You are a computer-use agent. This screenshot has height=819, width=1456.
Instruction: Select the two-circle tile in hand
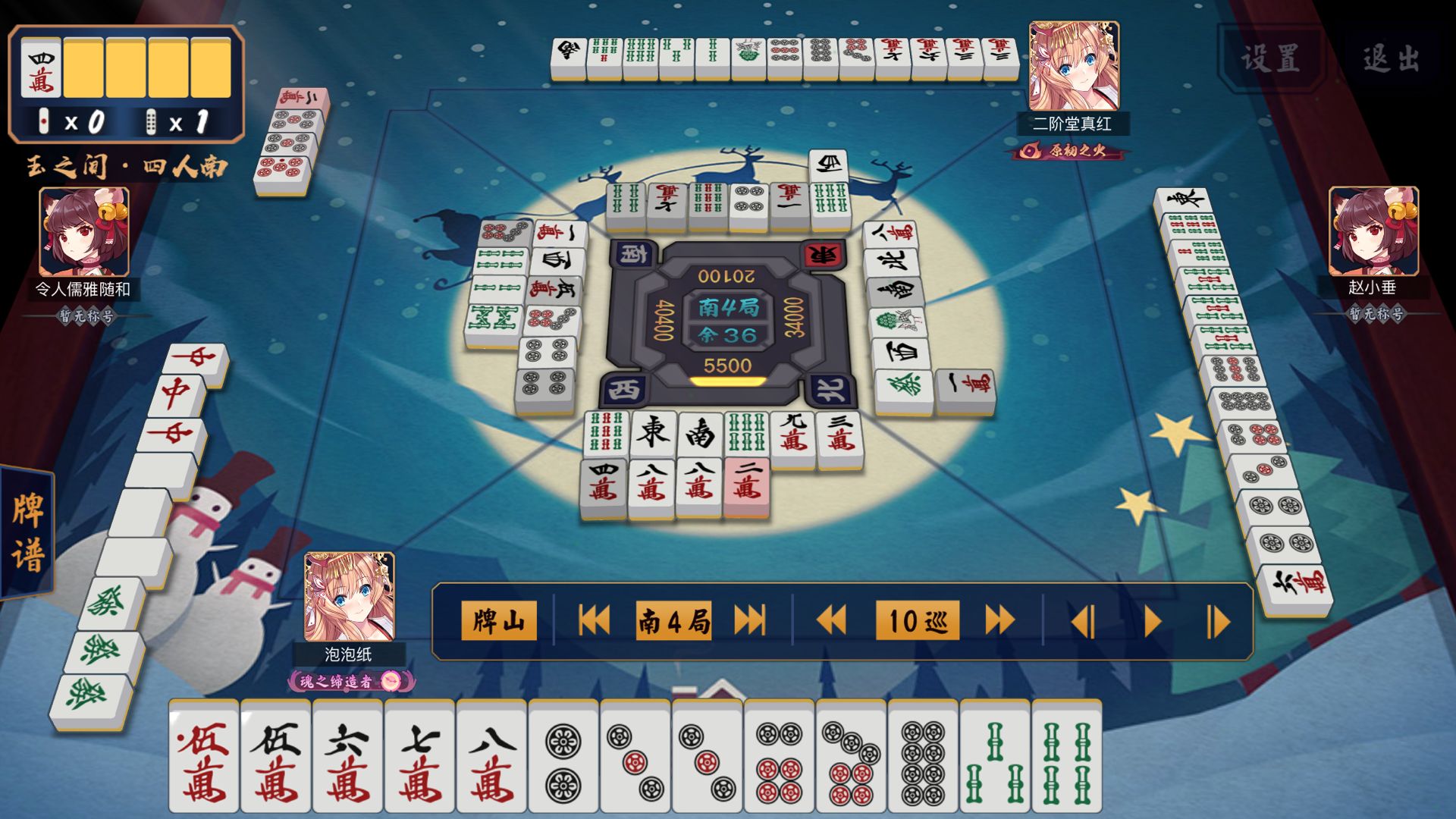pos(563,758)
